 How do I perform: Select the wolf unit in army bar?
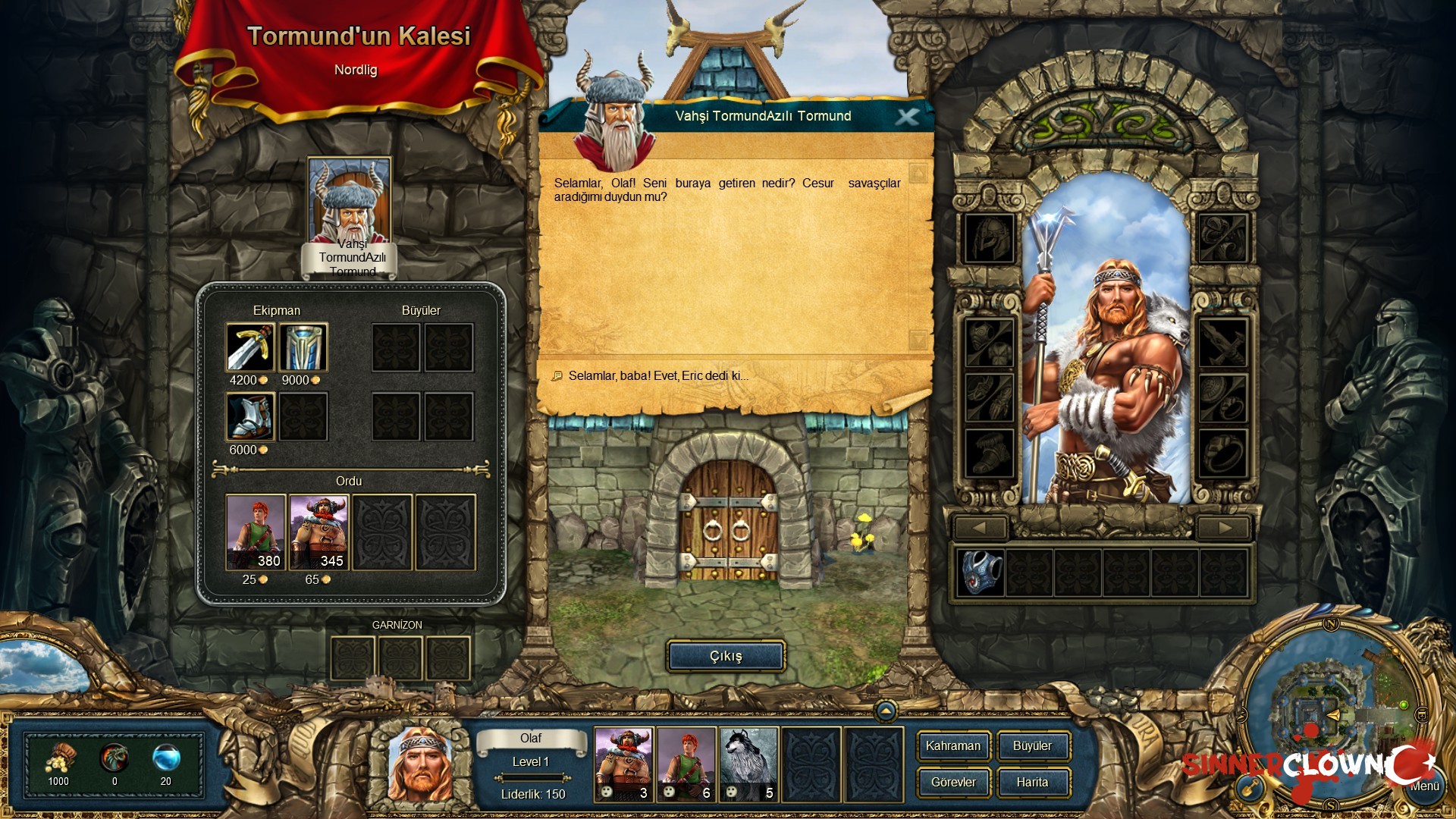tap(748, 764)
